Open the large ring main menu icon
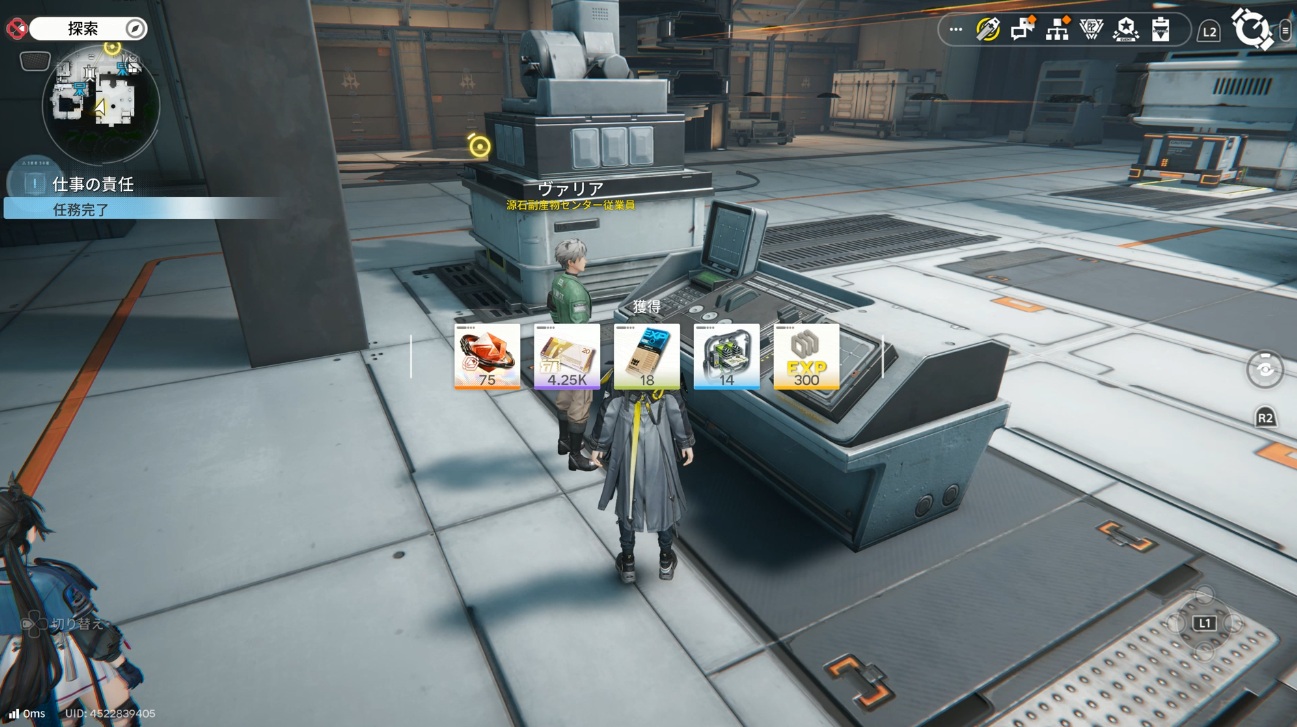1297x727 pixels. [x=1252, y=29]
